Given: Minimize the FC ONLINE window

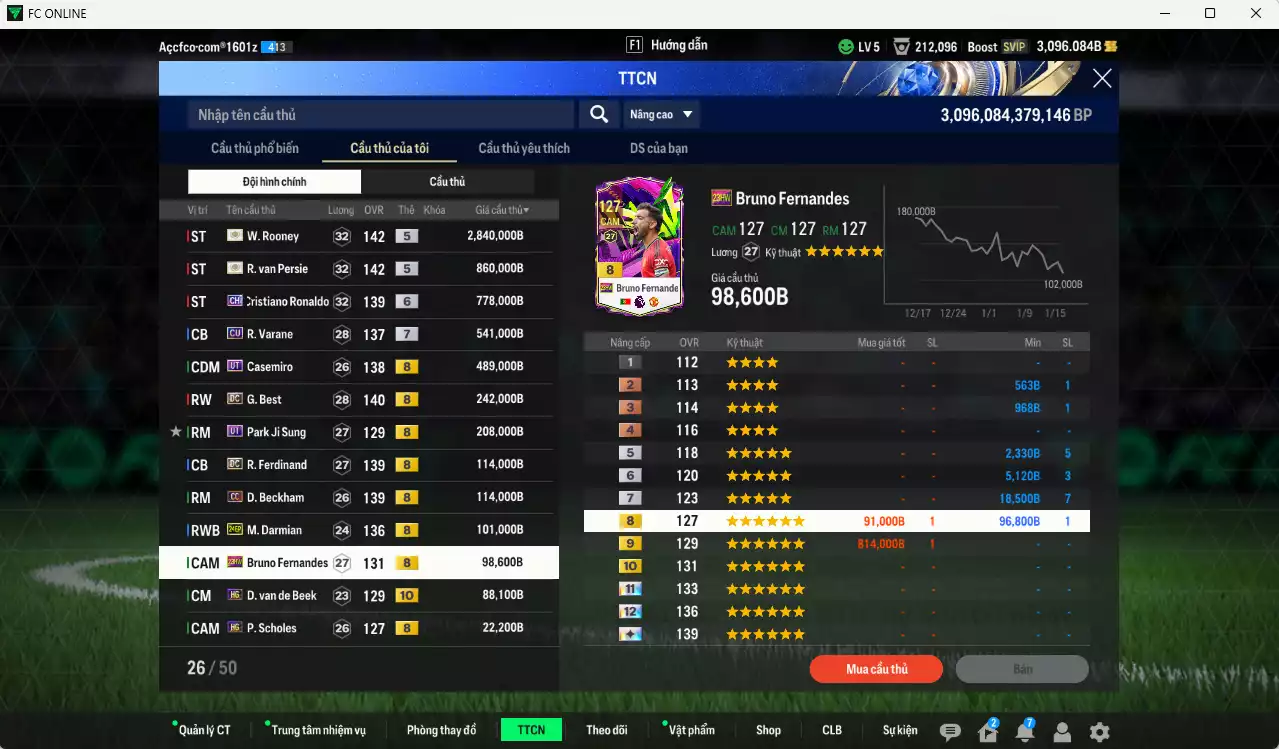Looking at the screenshot, I should tap(1165, 13).
